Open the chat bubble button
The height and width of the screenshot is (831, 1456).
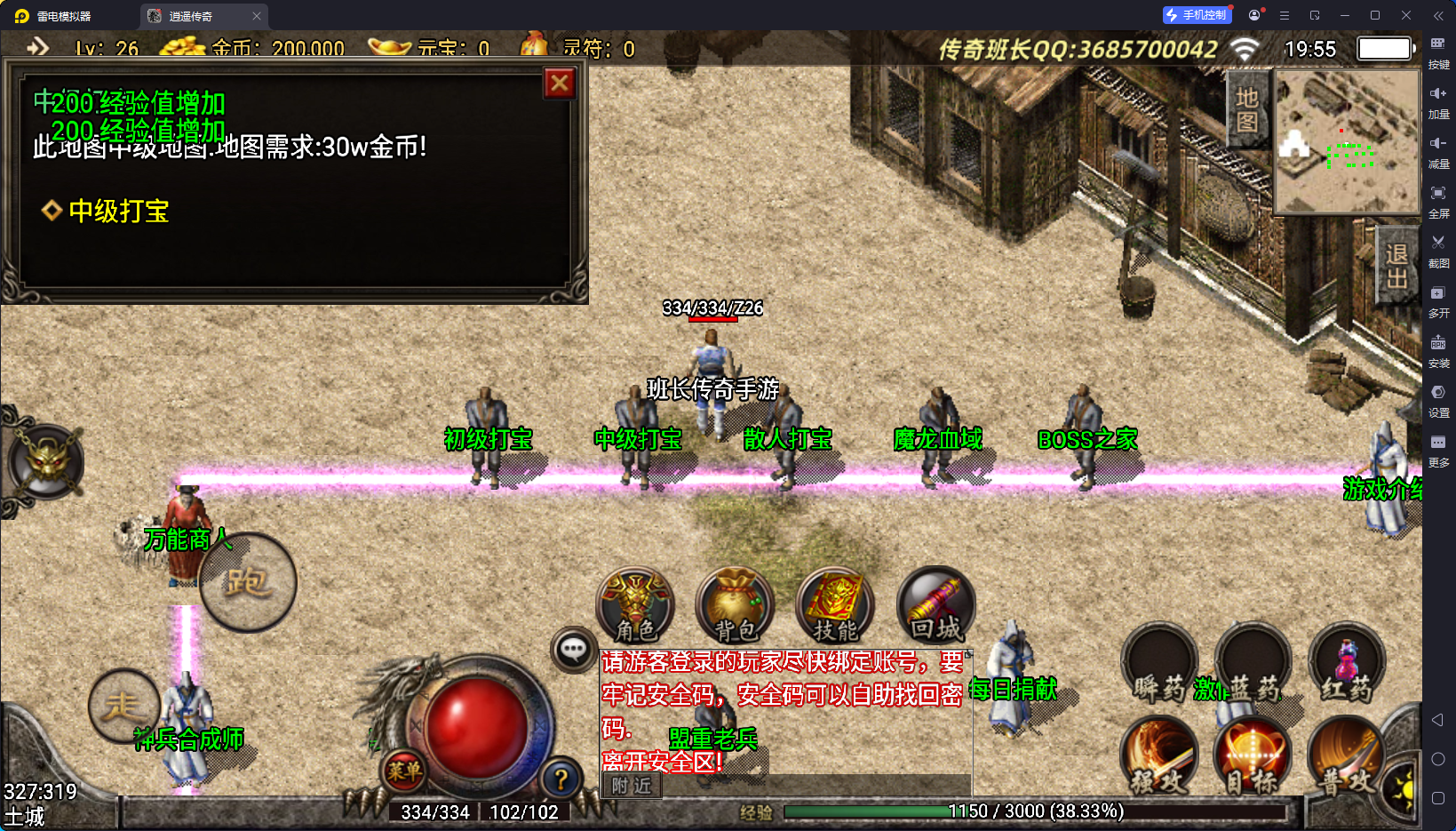click(x=573, y=650)
